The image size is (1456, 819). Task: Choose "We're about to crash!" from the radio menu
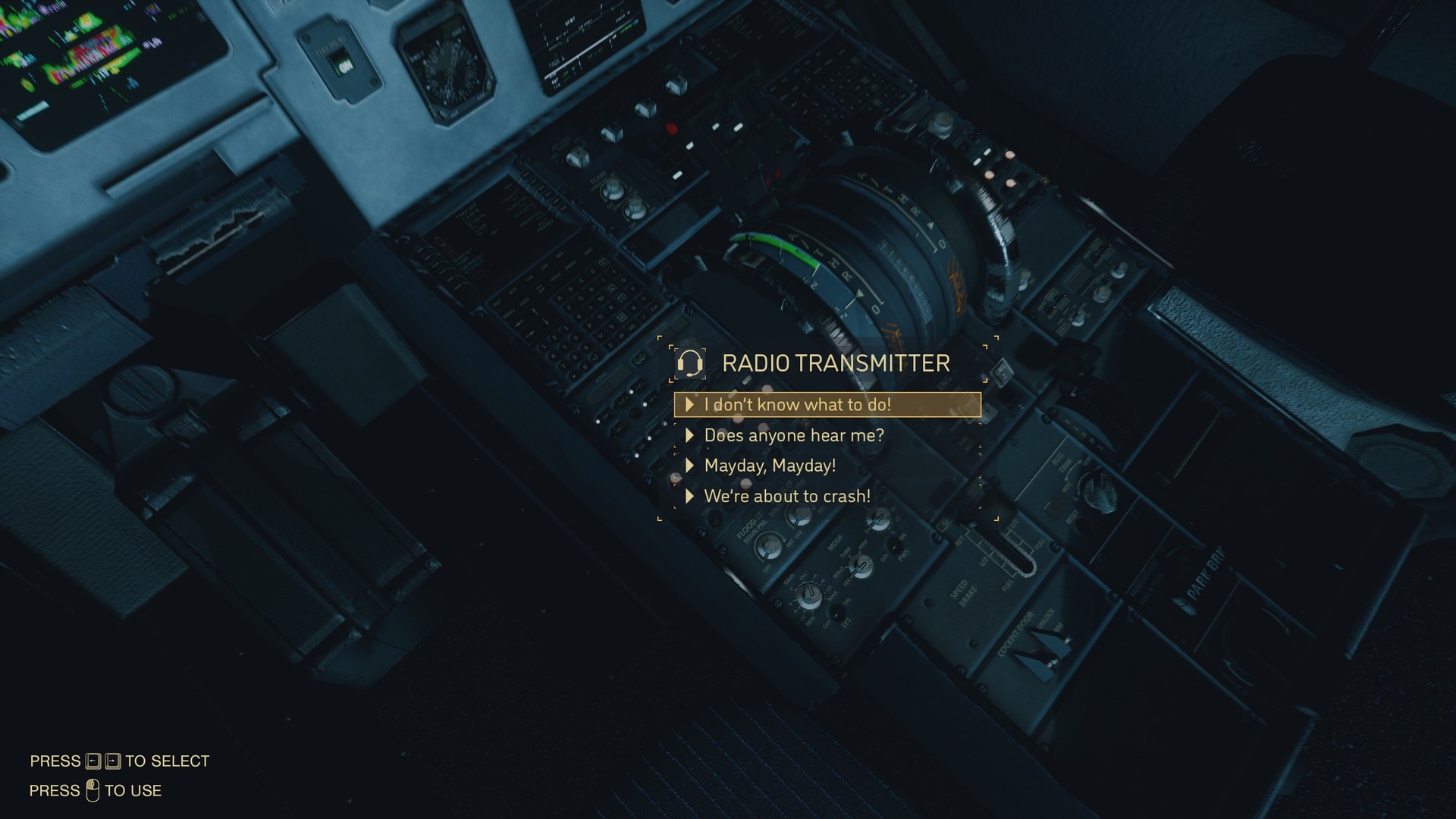[x=787, y=496]
